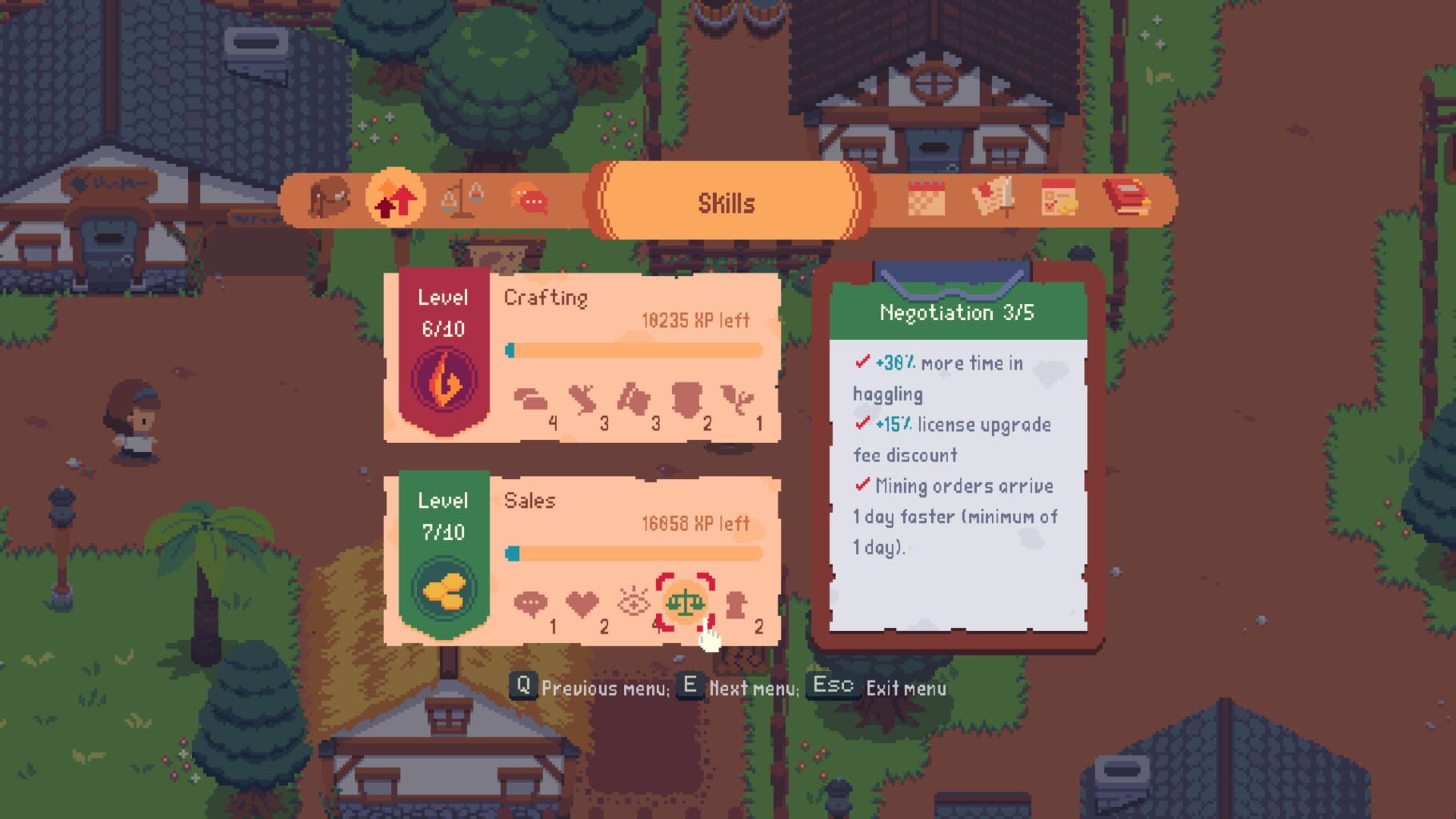Open the orders checklist icon in the top bar
This screenshot has height=819, width=1456.
[1060, 198]
